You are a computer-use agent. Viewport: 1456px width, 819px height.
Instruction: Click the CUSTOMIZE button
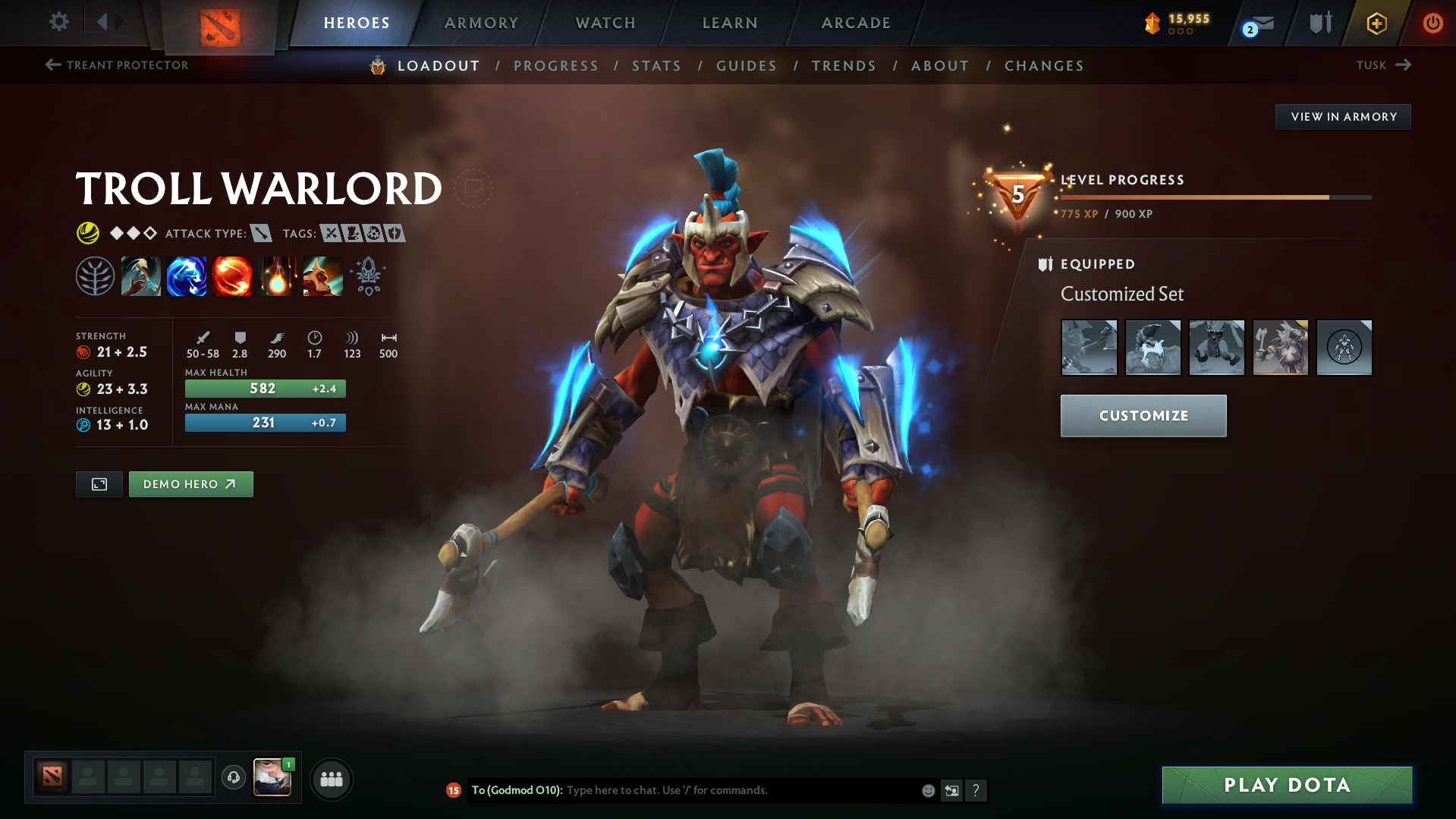coord(1143,416)
